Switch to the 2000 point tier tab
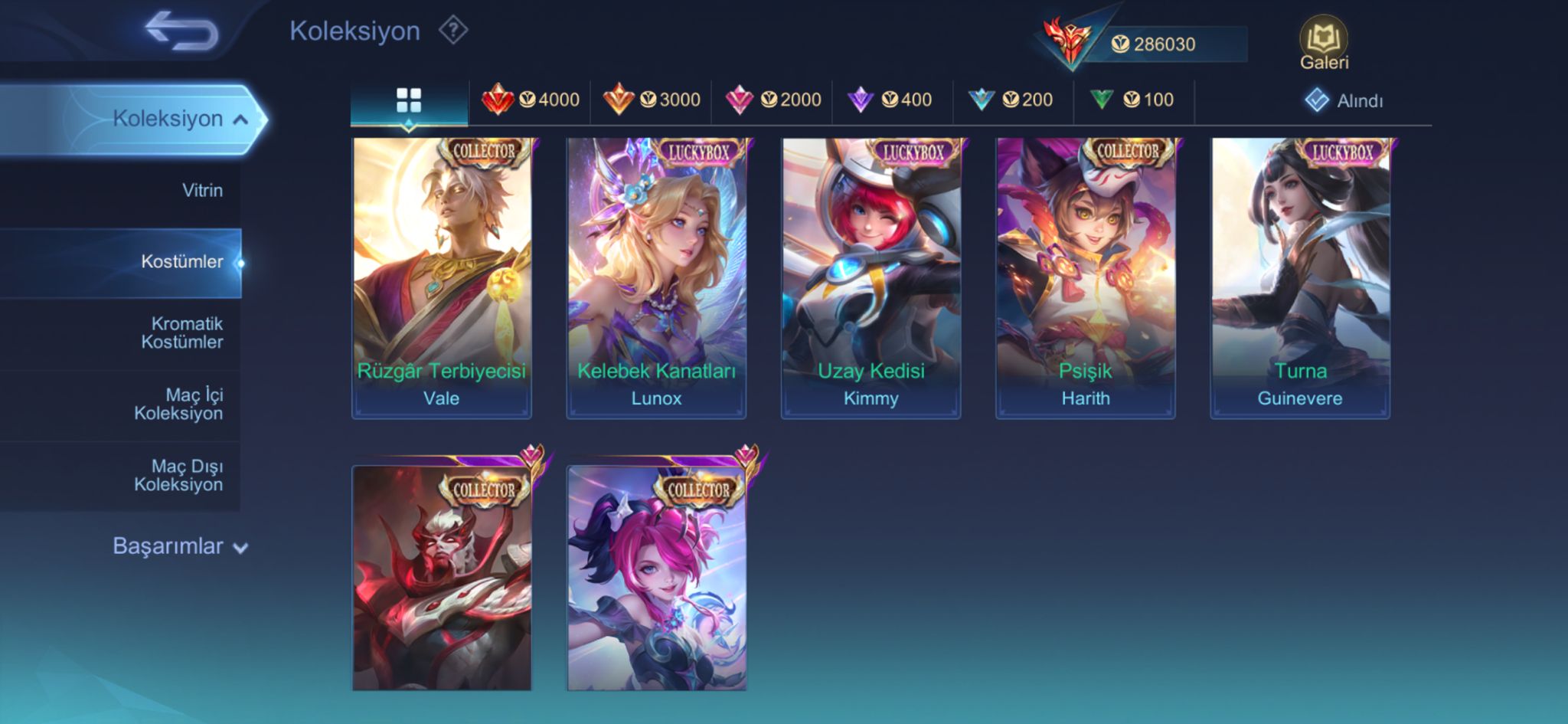Image resolution: width=1568 pixels, height=724 pixels. [773, 100]
